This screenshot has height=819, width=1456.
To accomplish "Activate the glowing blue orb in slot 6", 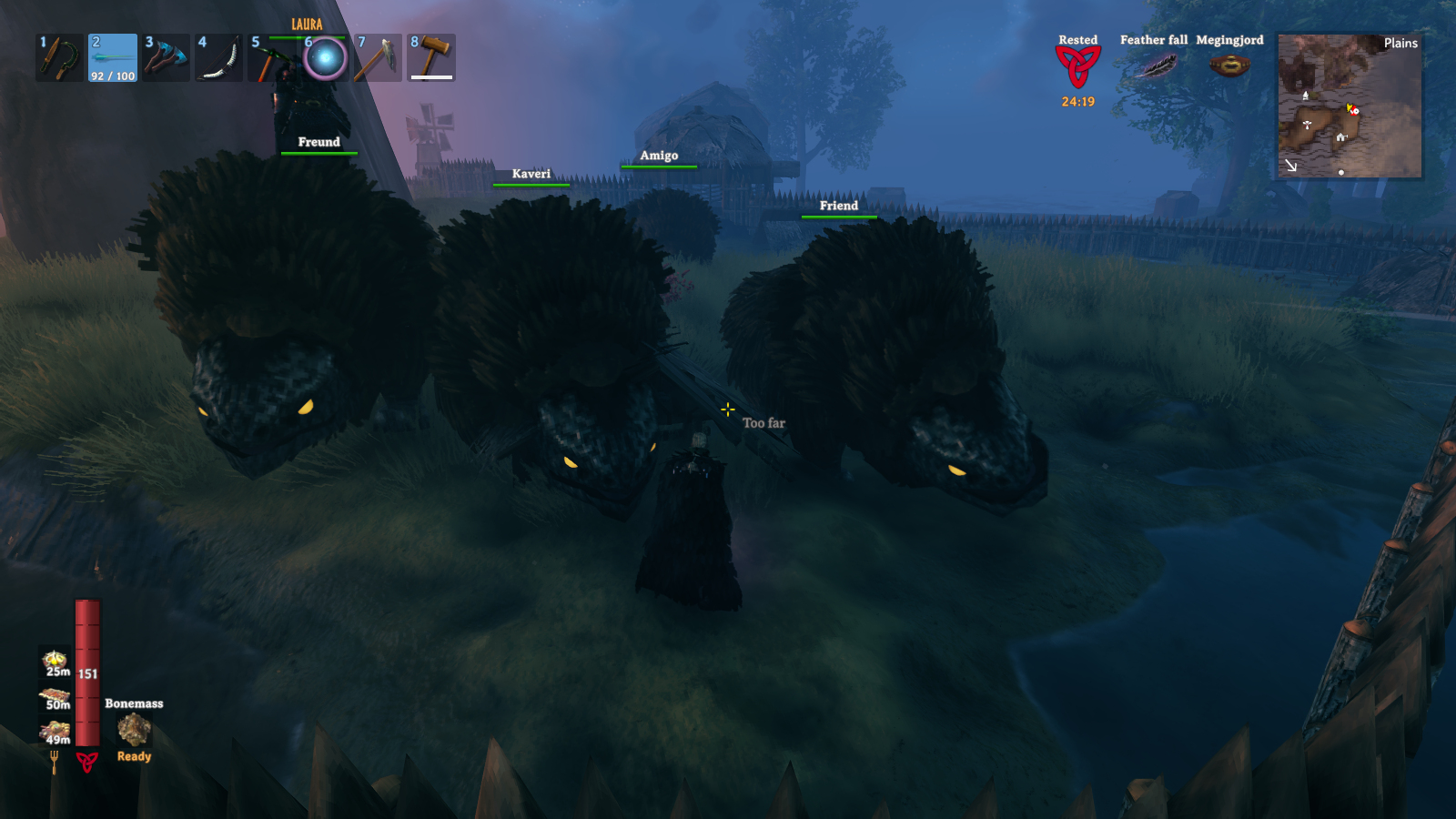I will coord(325,58).
